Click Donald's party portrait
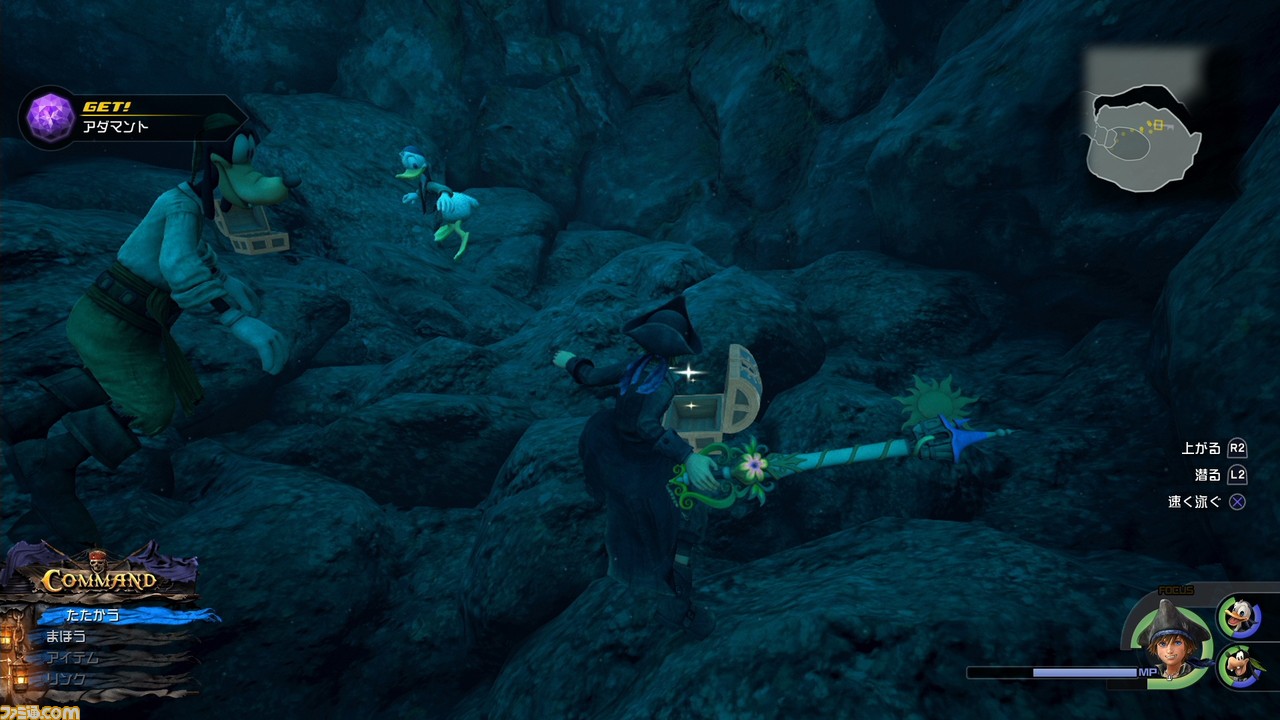 1238,616
